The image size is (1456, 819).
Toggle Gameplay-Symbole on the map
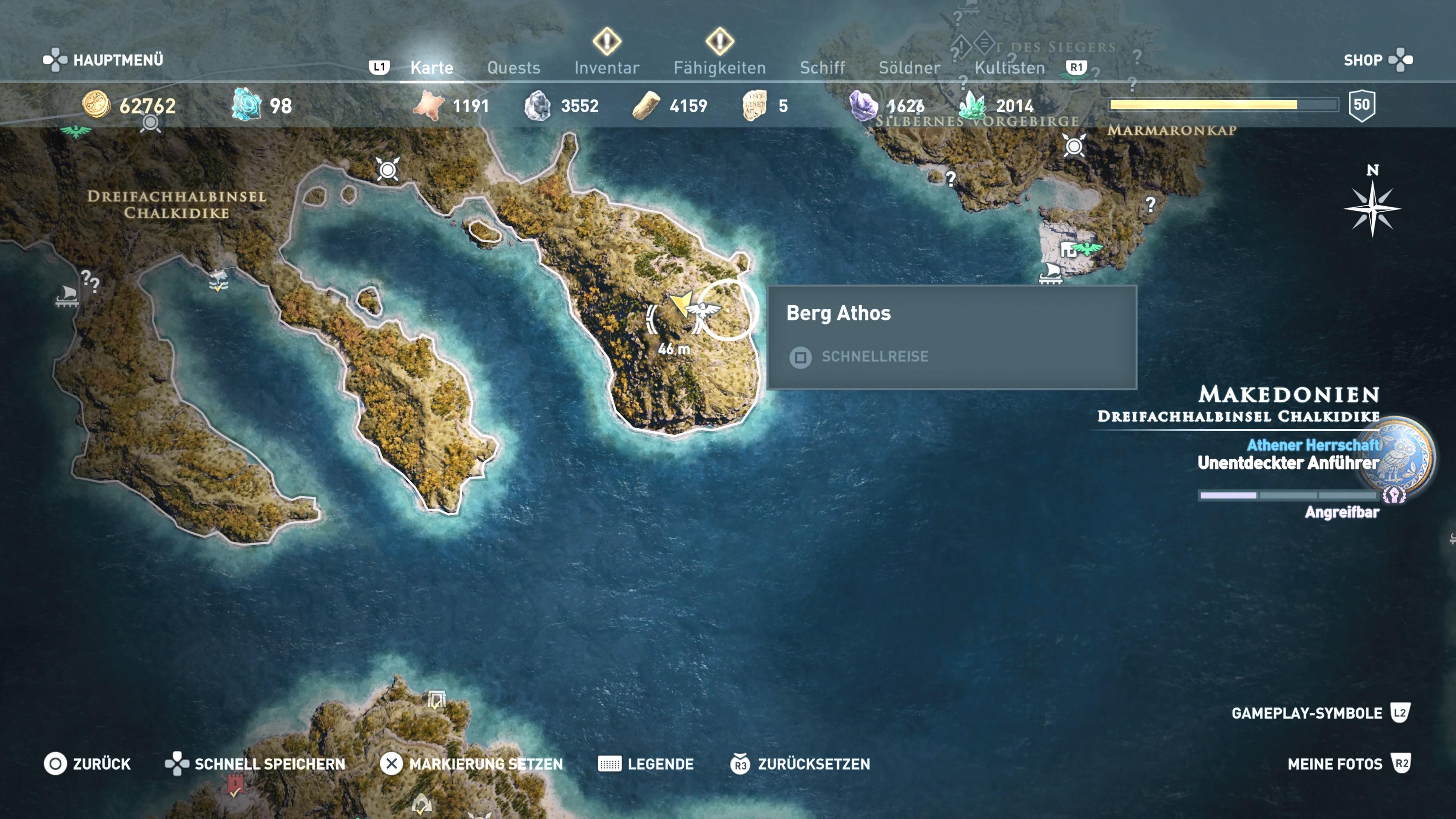[1320, 713]
